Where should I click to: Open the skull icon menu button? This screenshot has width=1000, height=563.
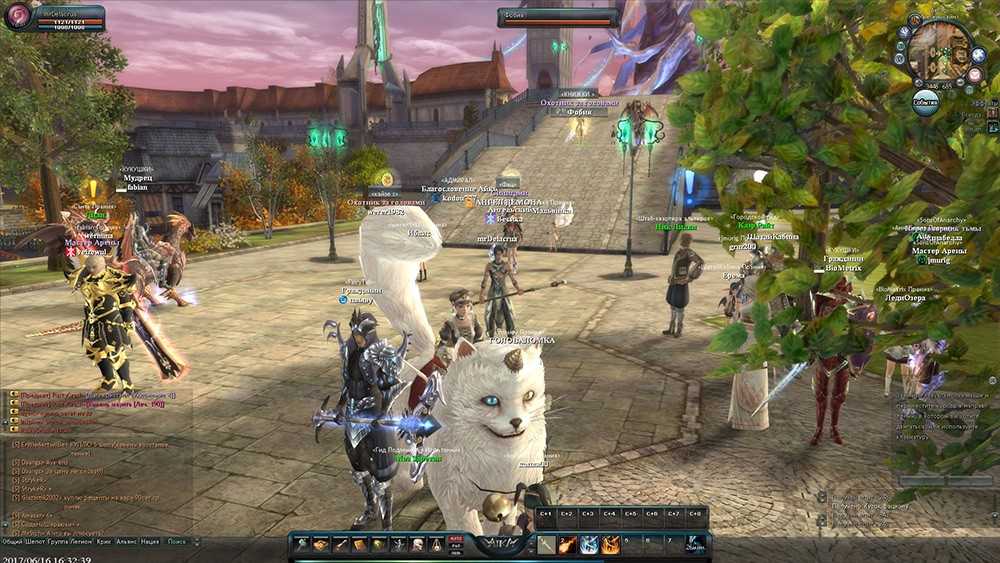tap(416, 545)
